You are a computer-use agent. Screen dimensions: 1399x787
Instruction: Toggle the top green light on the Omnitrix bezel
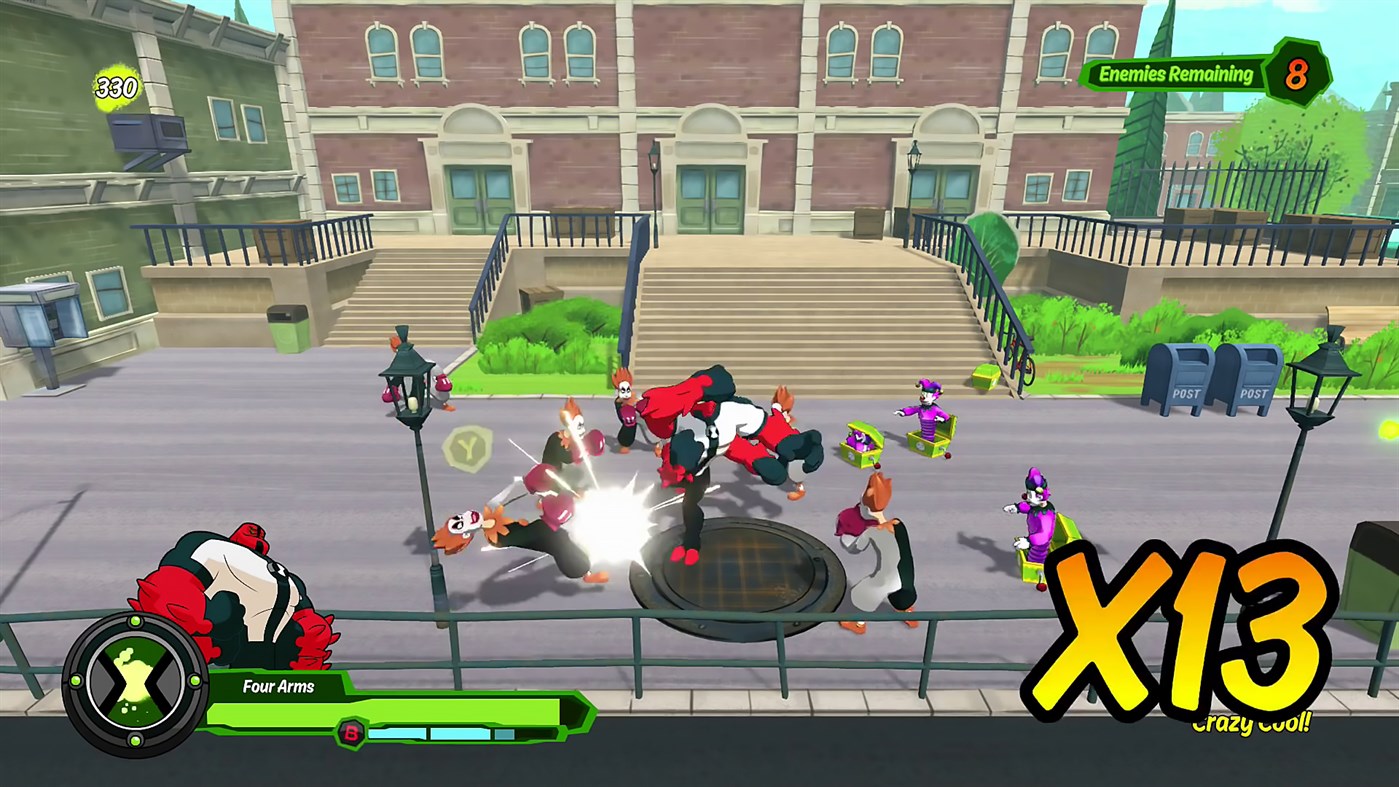(x=134, y=621)
